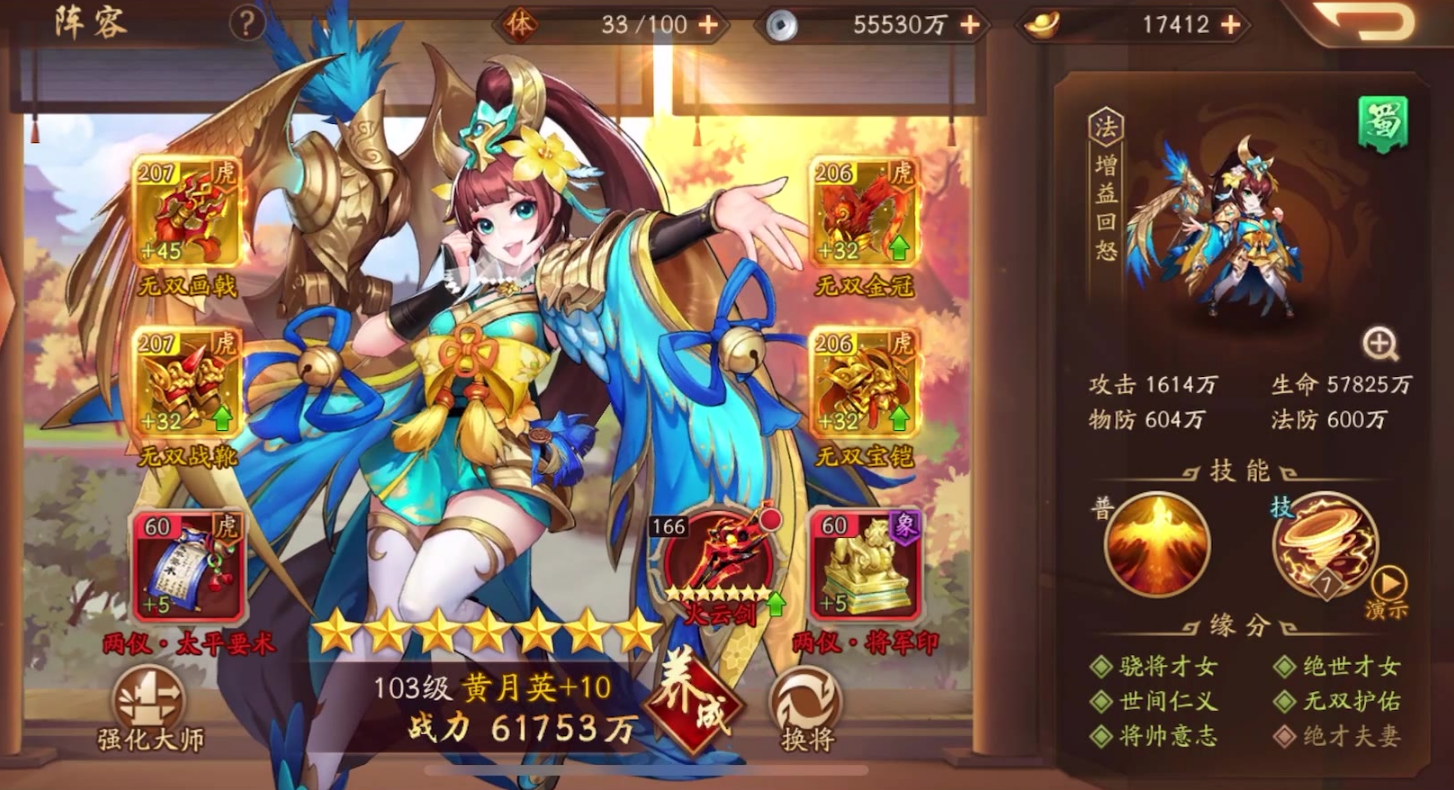View the 两仪·将军印 seal item
Viewport: 1454px width, 790px height.
pyautogui.click(x=865, y=565)
